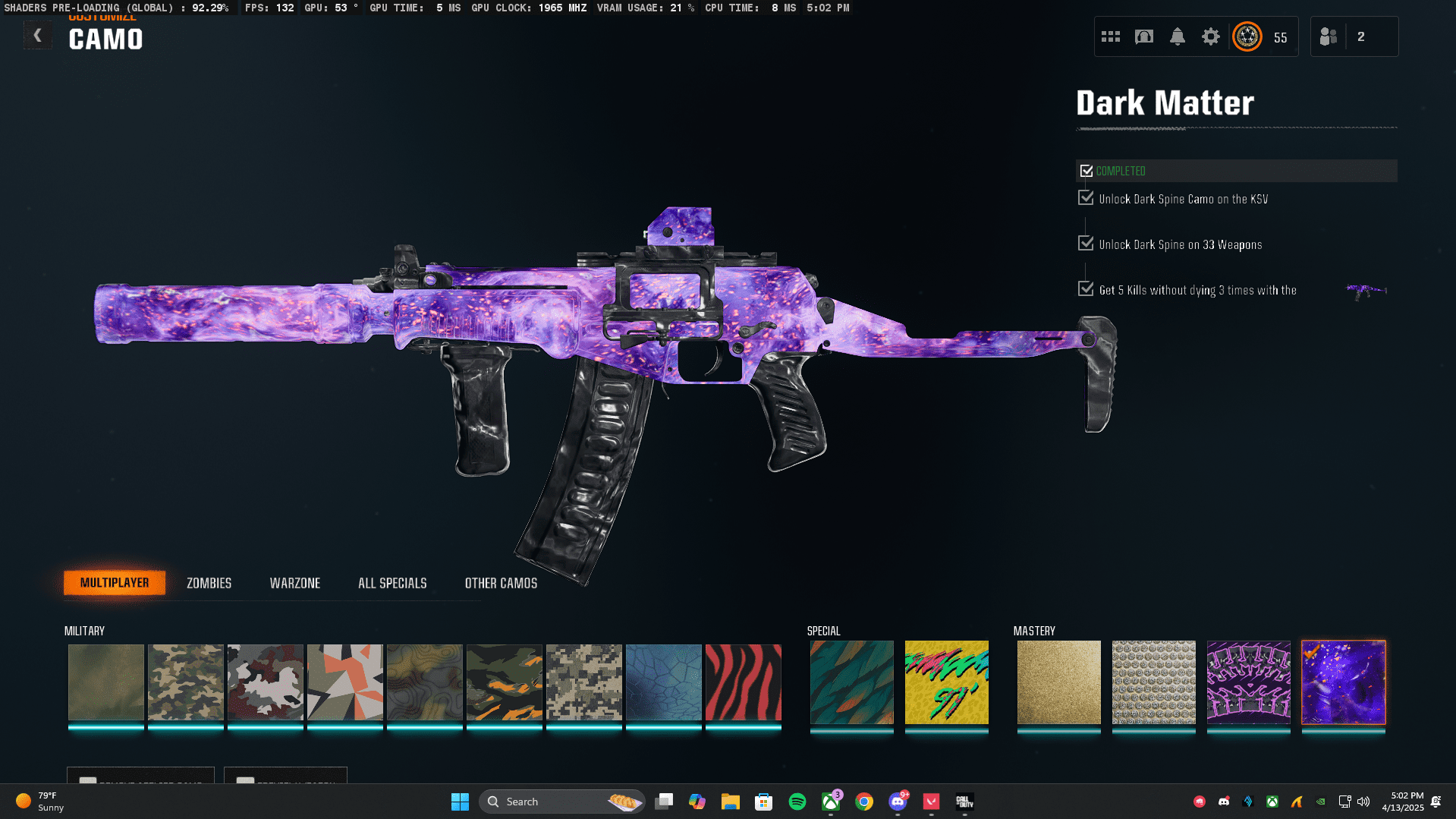This screenshot has width=1456, height=819.
Task: Choose the teal feather special camo
Action: [x=851, y=682]
